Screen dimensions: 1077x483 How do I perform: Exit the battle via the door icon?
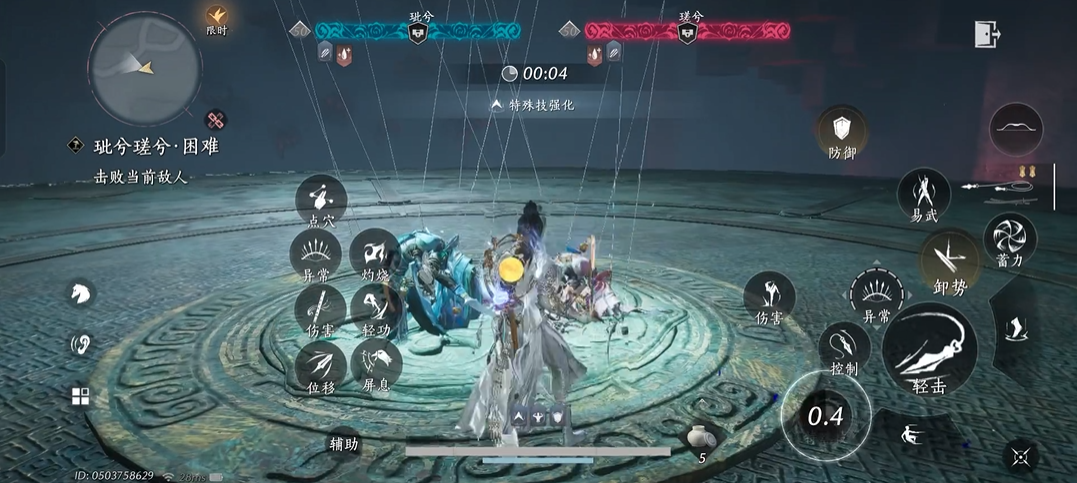tap(987, 34)
